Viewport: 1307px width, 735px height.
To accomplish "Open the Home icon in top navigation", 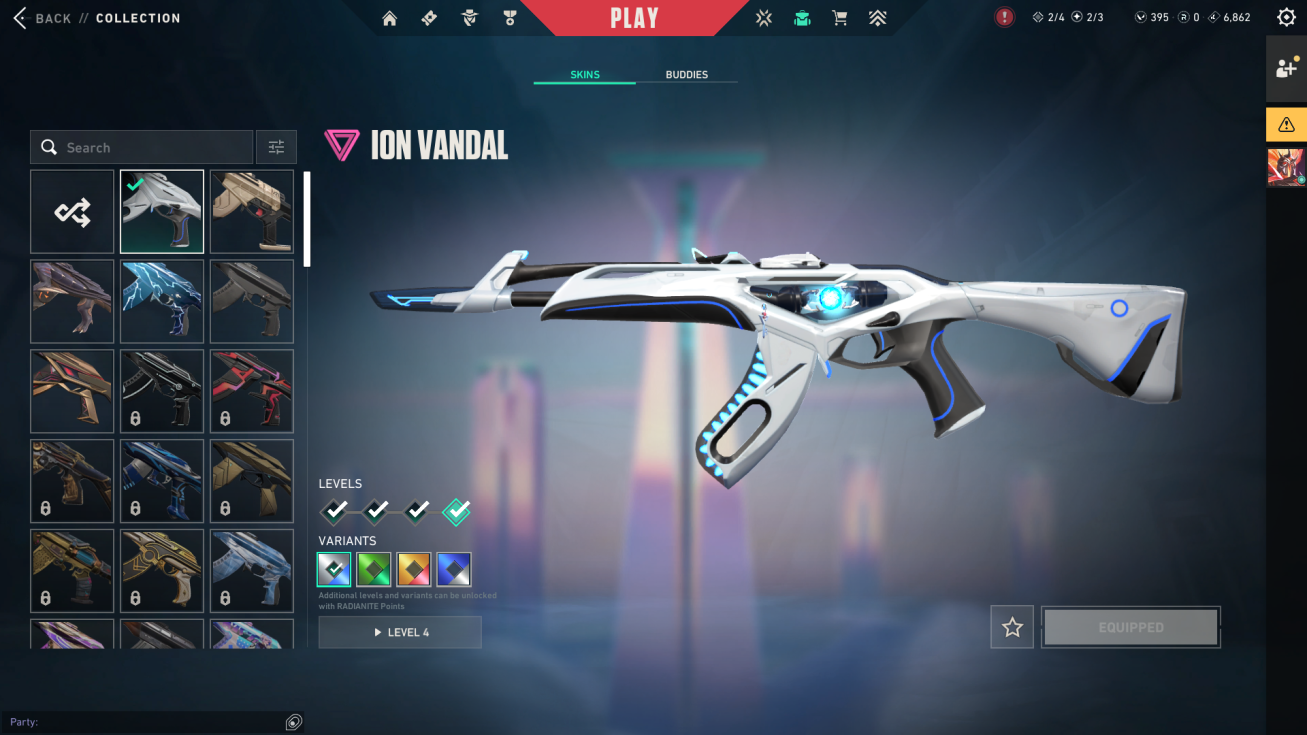I will point(390,18).
